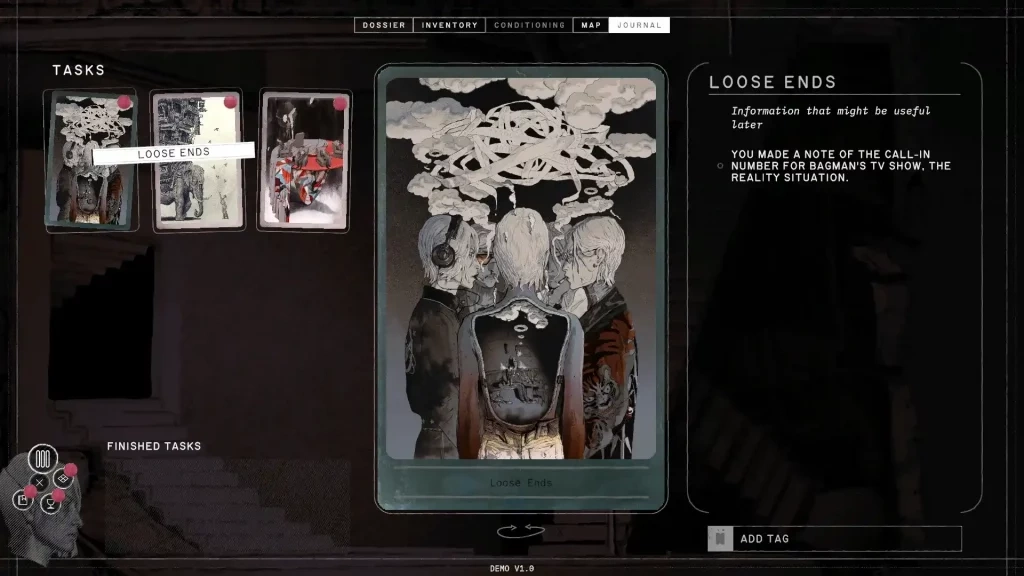This screenshot has width=1024, height=576.
Task: Open the square document icon on the head
Action: coord(22,499)
